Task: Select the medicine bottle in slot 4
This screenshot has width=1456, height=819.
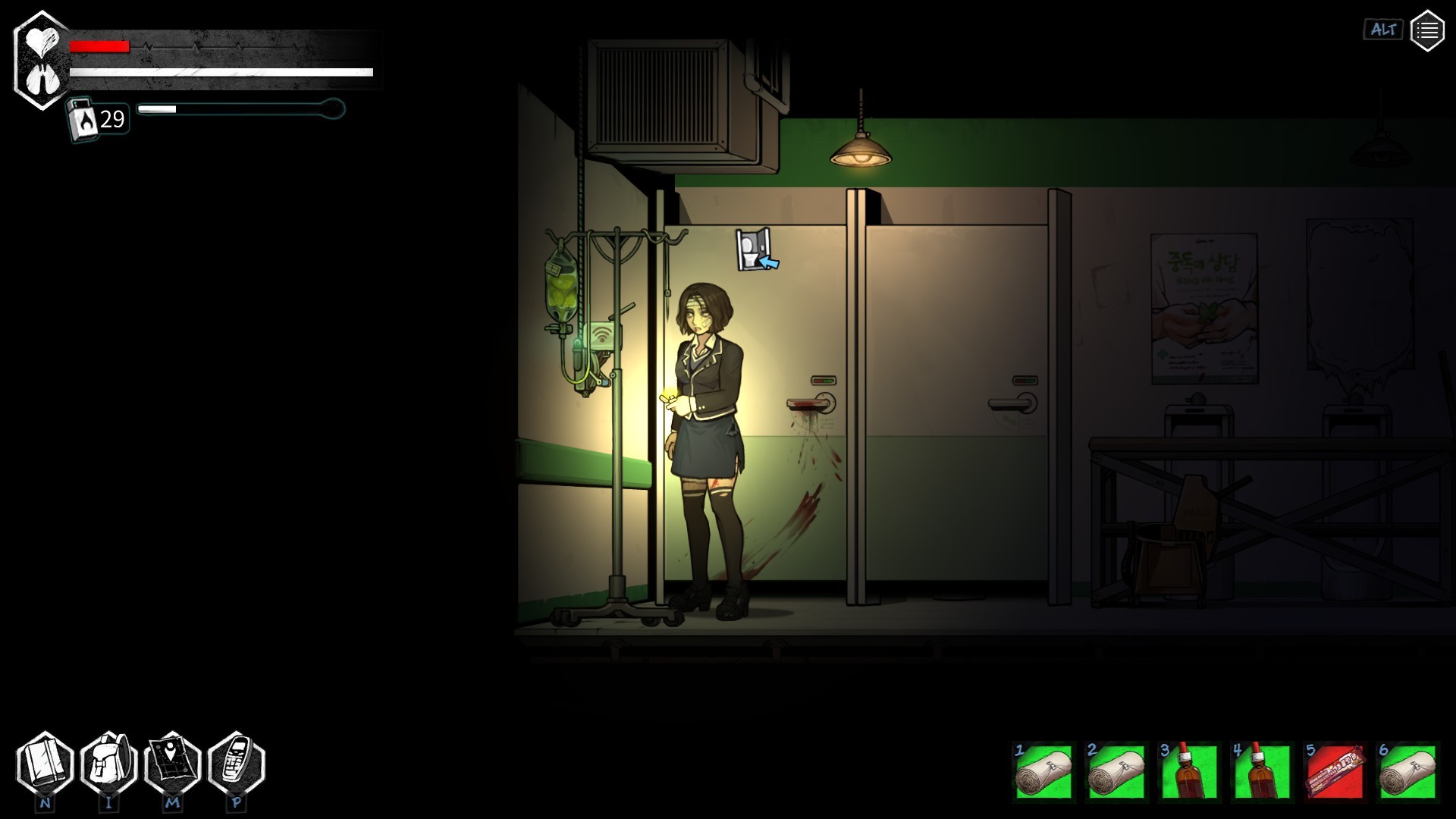Action: [x=1262, y=771]
